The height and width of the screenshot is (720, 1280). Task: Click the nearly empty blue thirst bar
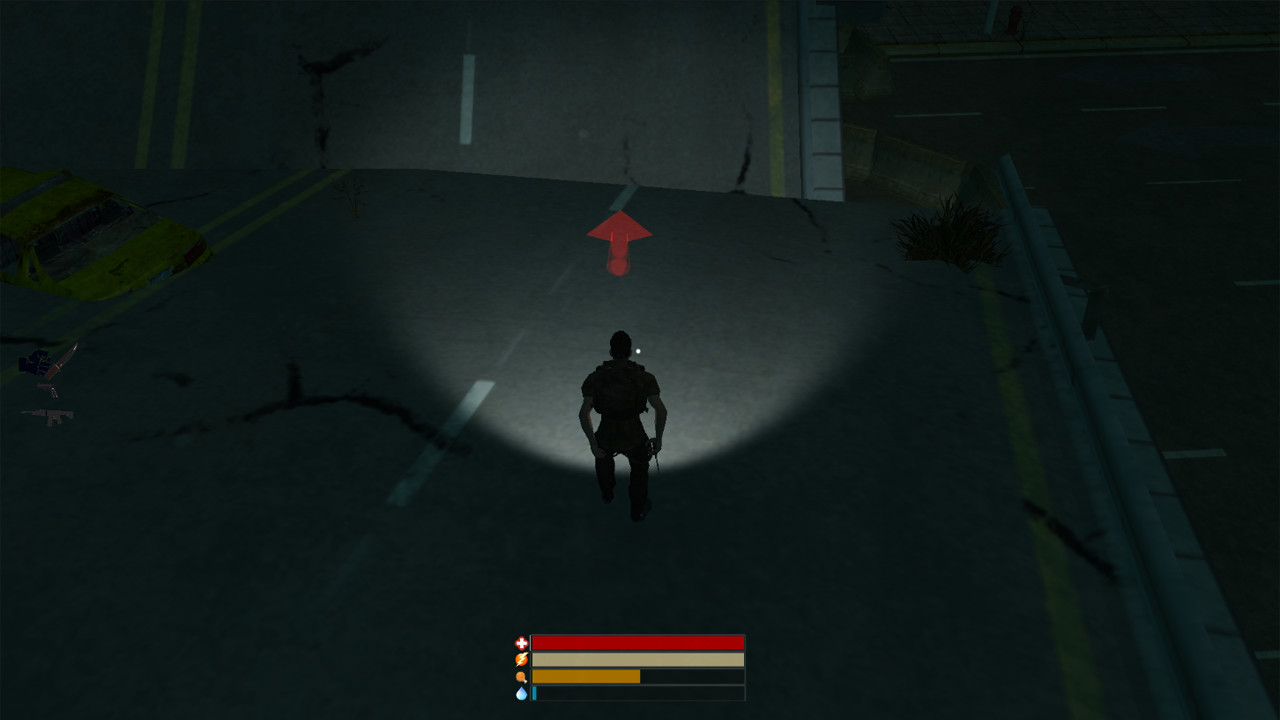point(536,694)
